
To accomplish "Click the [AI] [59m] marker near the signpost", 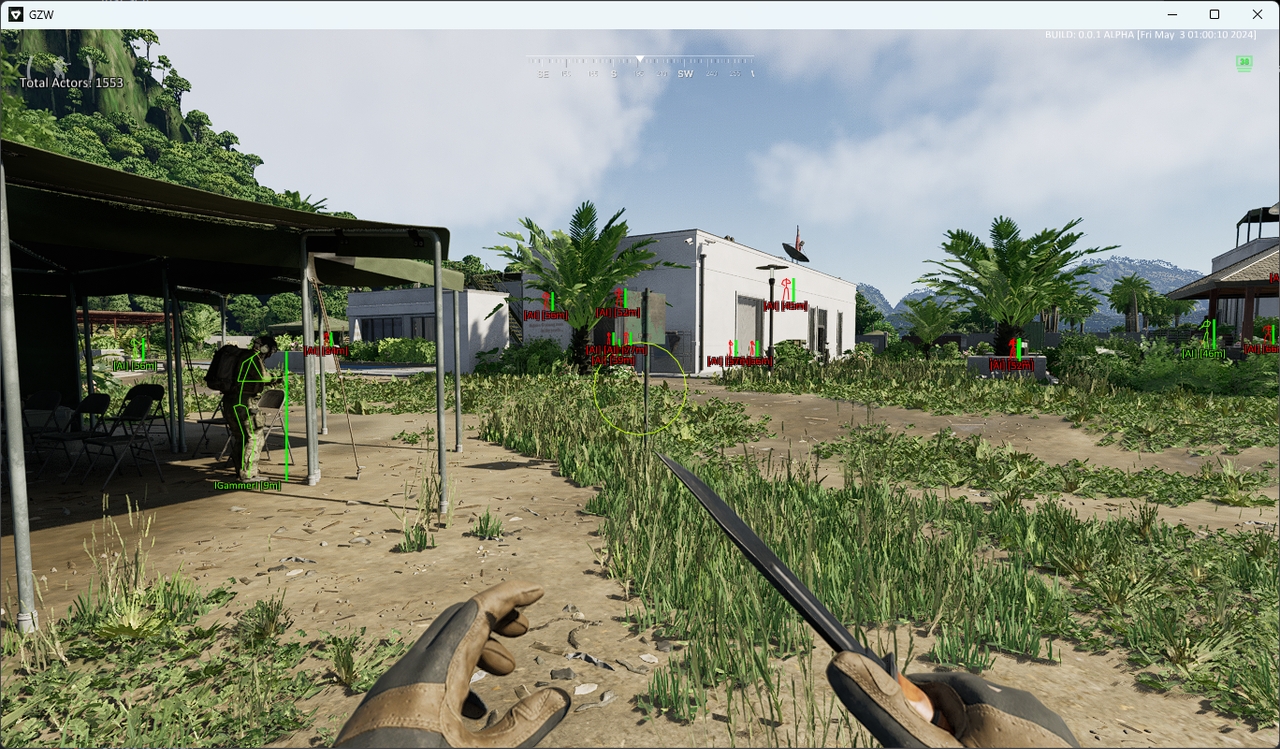I will (x=612, y=361).
